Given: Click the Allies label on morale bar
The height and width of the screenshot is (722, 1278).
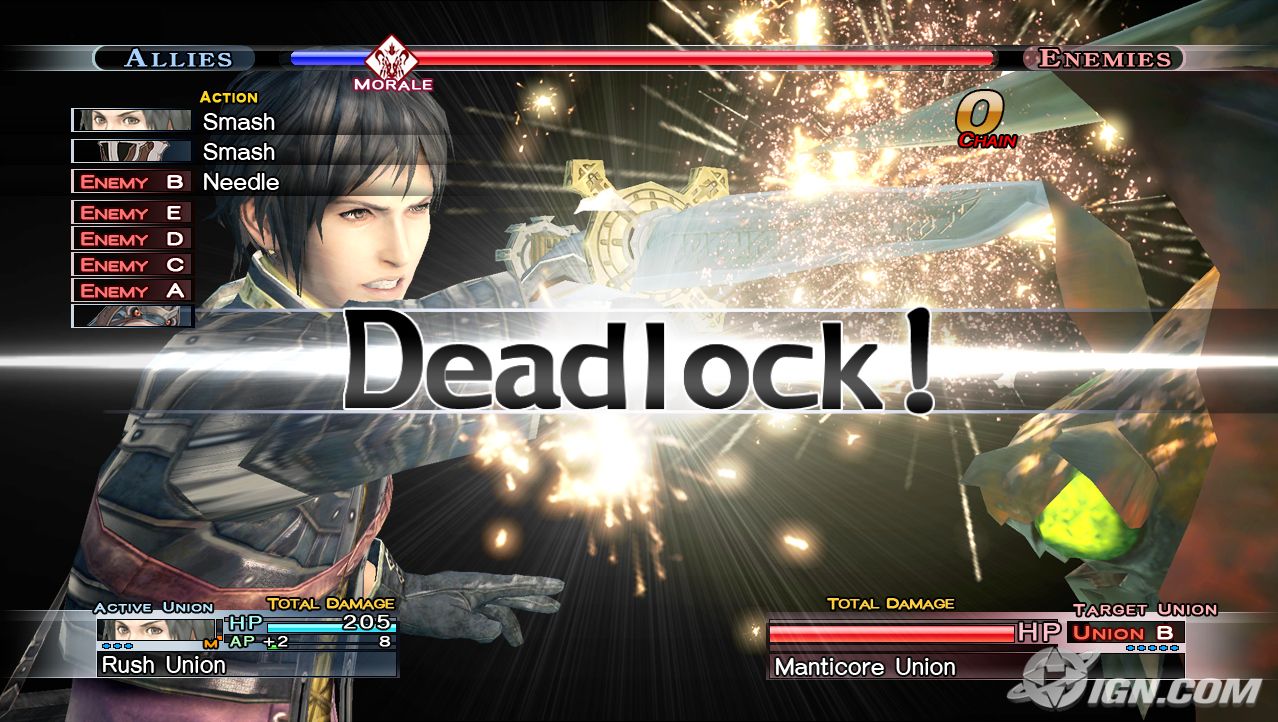Looking at the screenshot, I should (x=177, y=58).
